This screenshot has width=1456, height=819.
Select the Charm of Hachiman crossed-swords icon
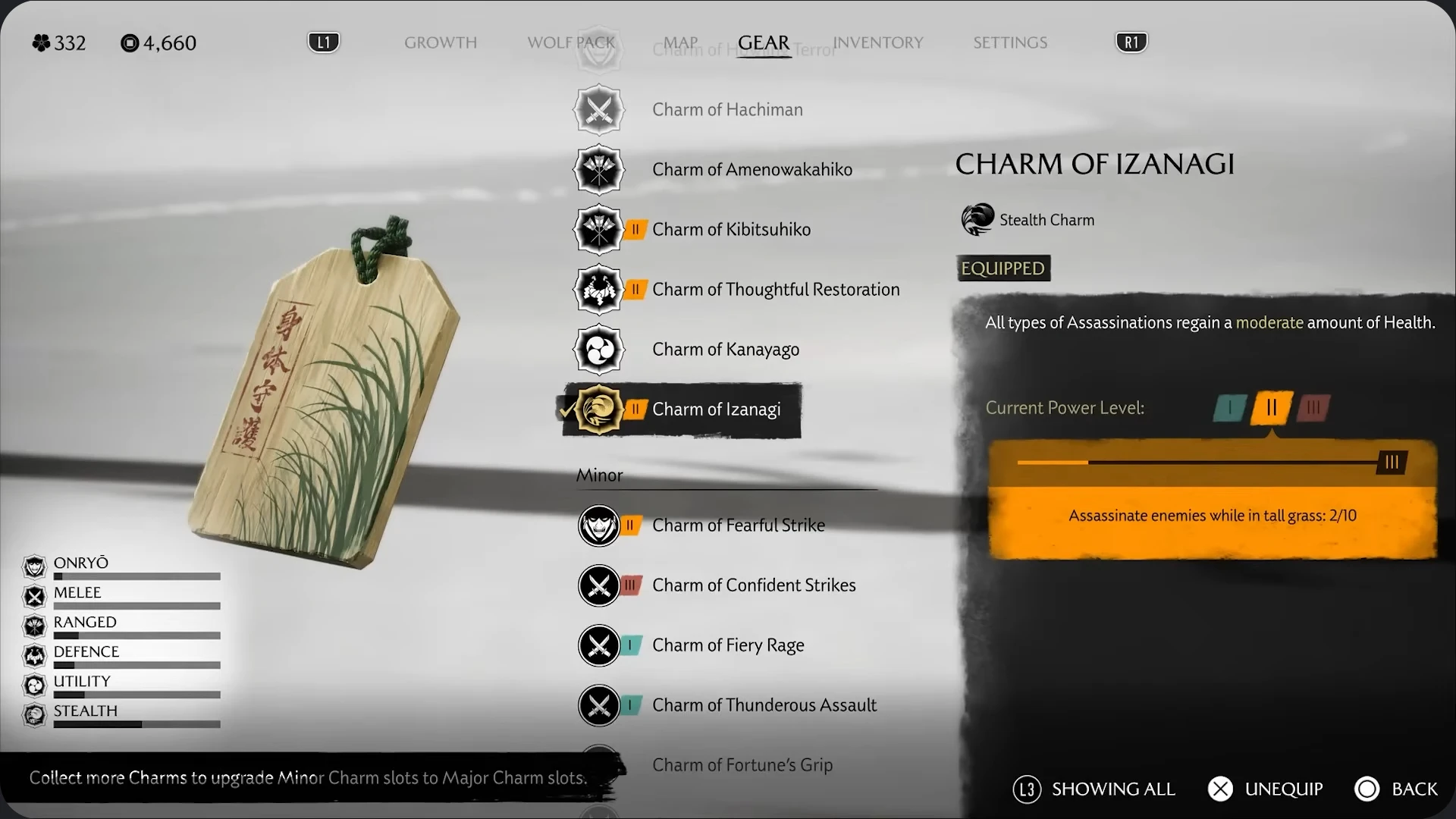598,109
